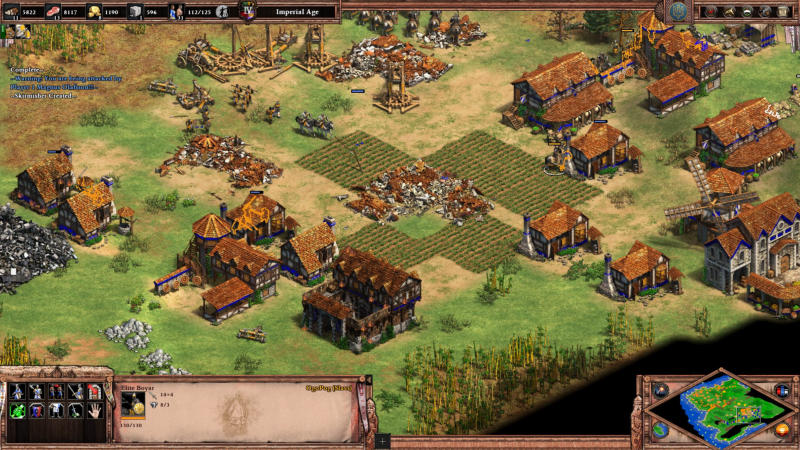Click the orange sun button beside minimap
Screen dimensions: 800x450
click(782, 429)
